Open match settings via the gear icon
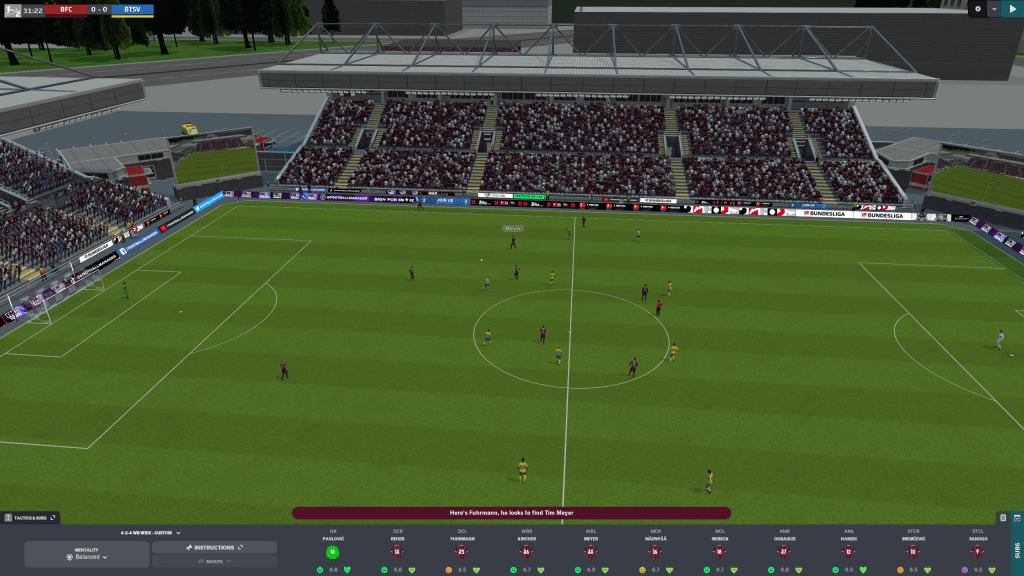 (x=978, y=9)
